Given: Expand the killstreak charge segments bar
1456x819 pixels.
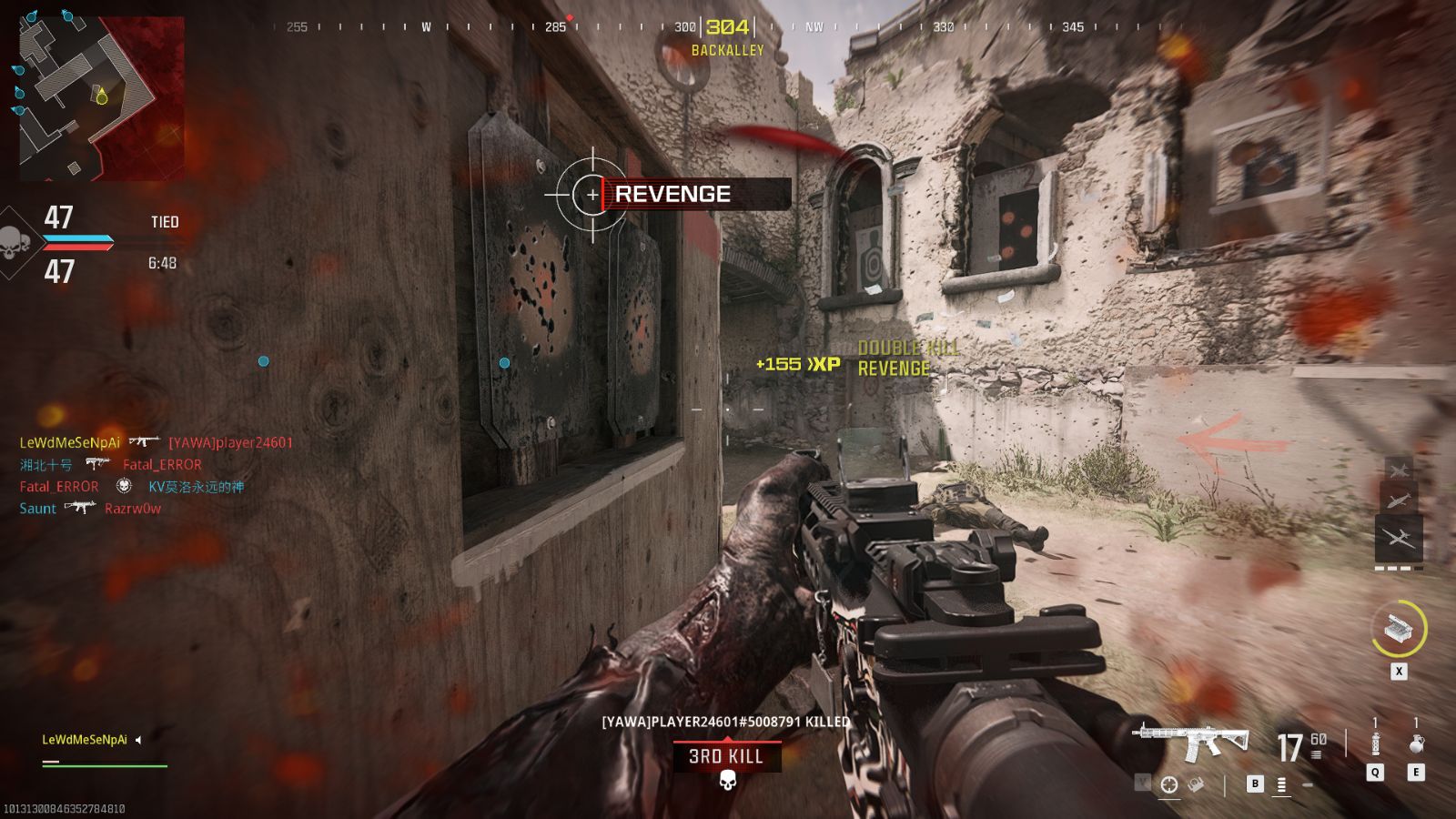Looking at the screenshot, I should click(1398, 568).
